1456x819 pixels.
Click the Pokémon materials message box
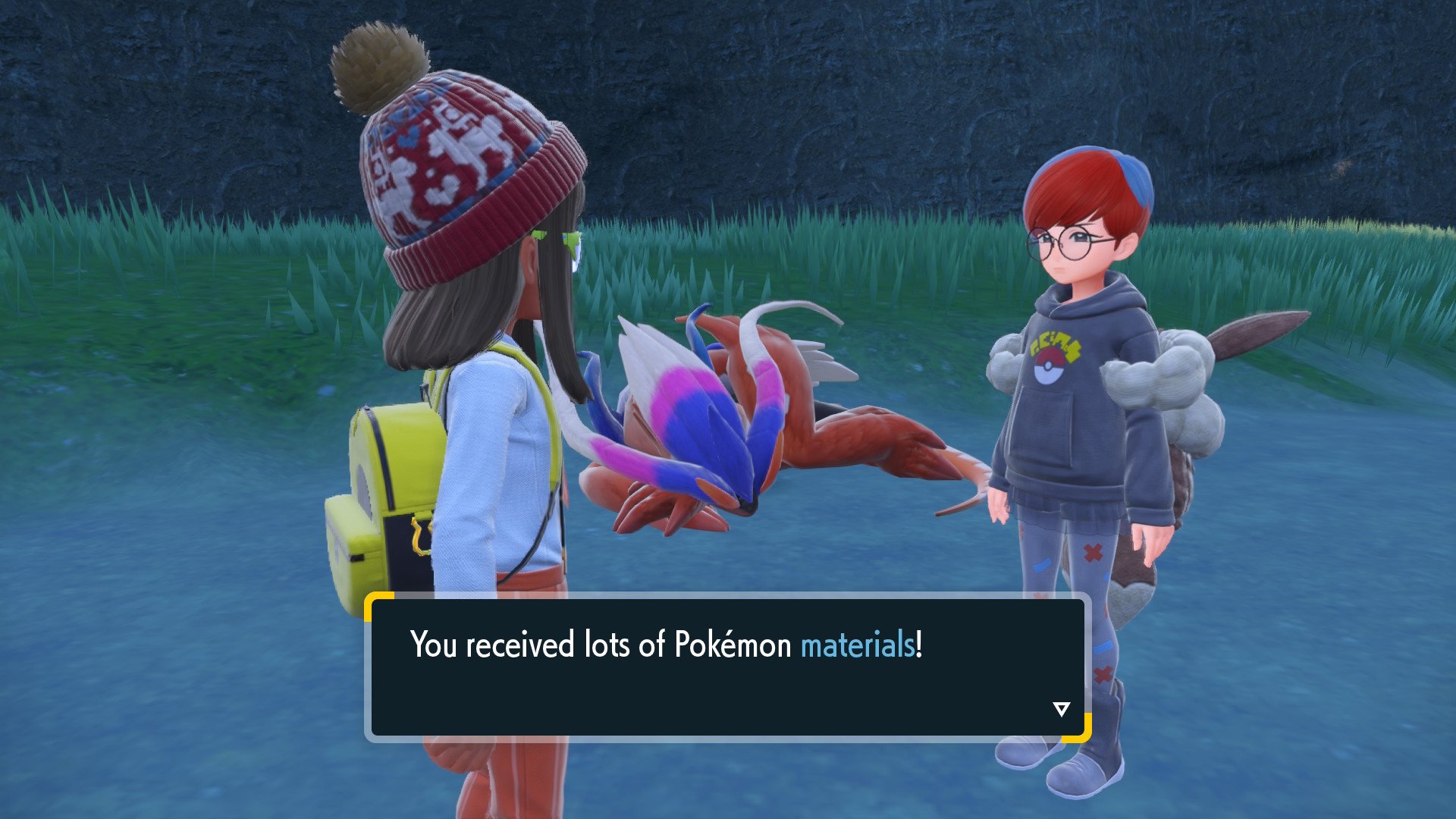tap(726, 667)
